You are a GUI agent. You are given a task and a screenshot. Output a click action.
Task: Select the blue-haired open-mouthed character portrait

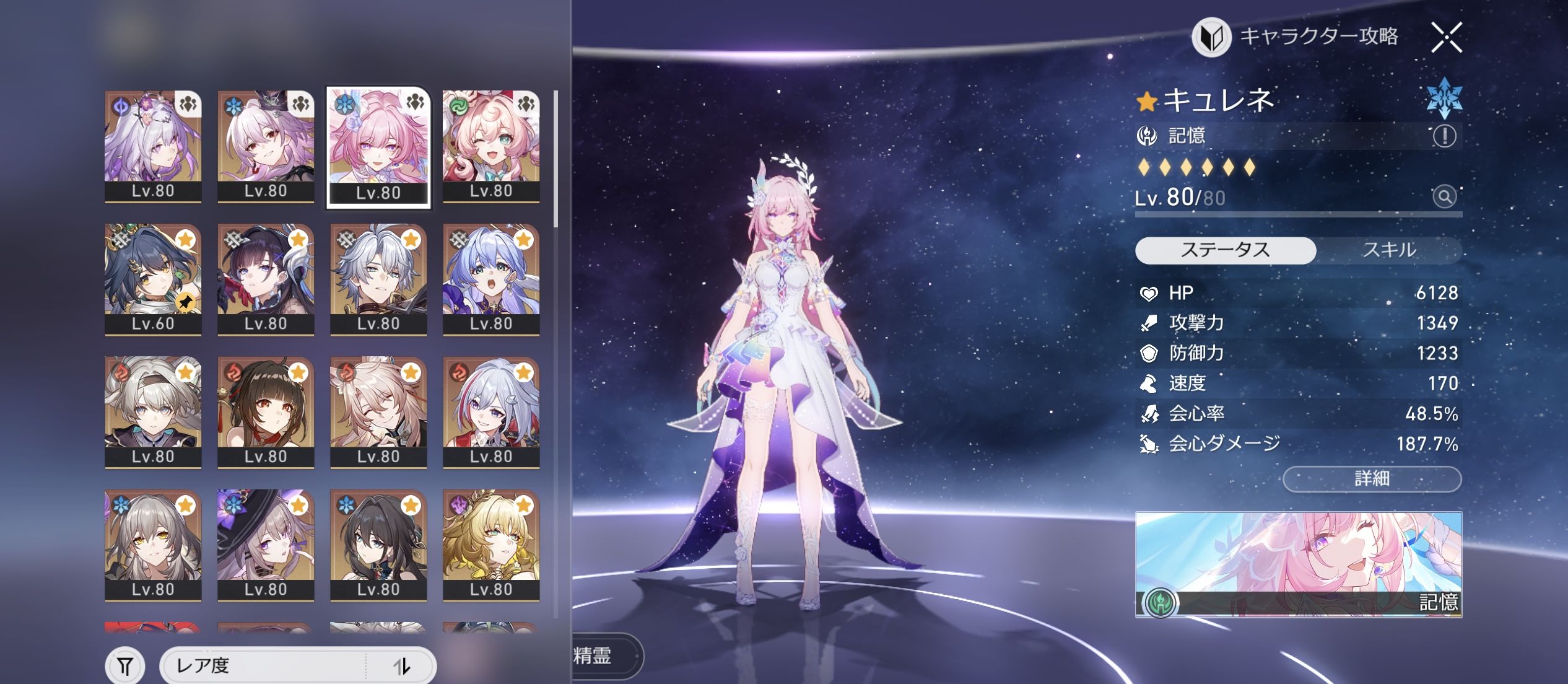point(491,279)
